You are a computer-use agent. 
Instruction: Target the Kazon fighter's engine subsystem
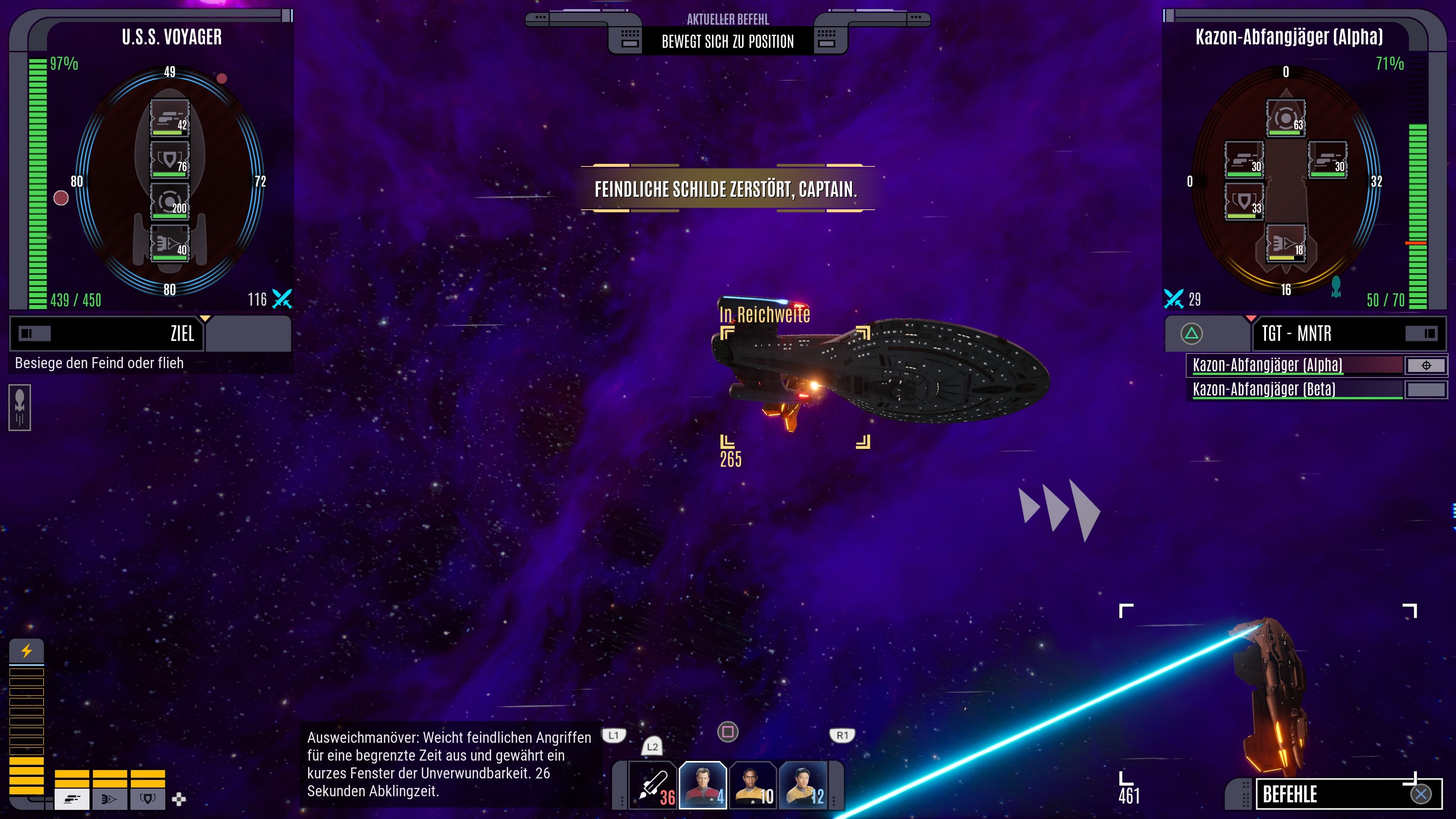(1285, 243)
